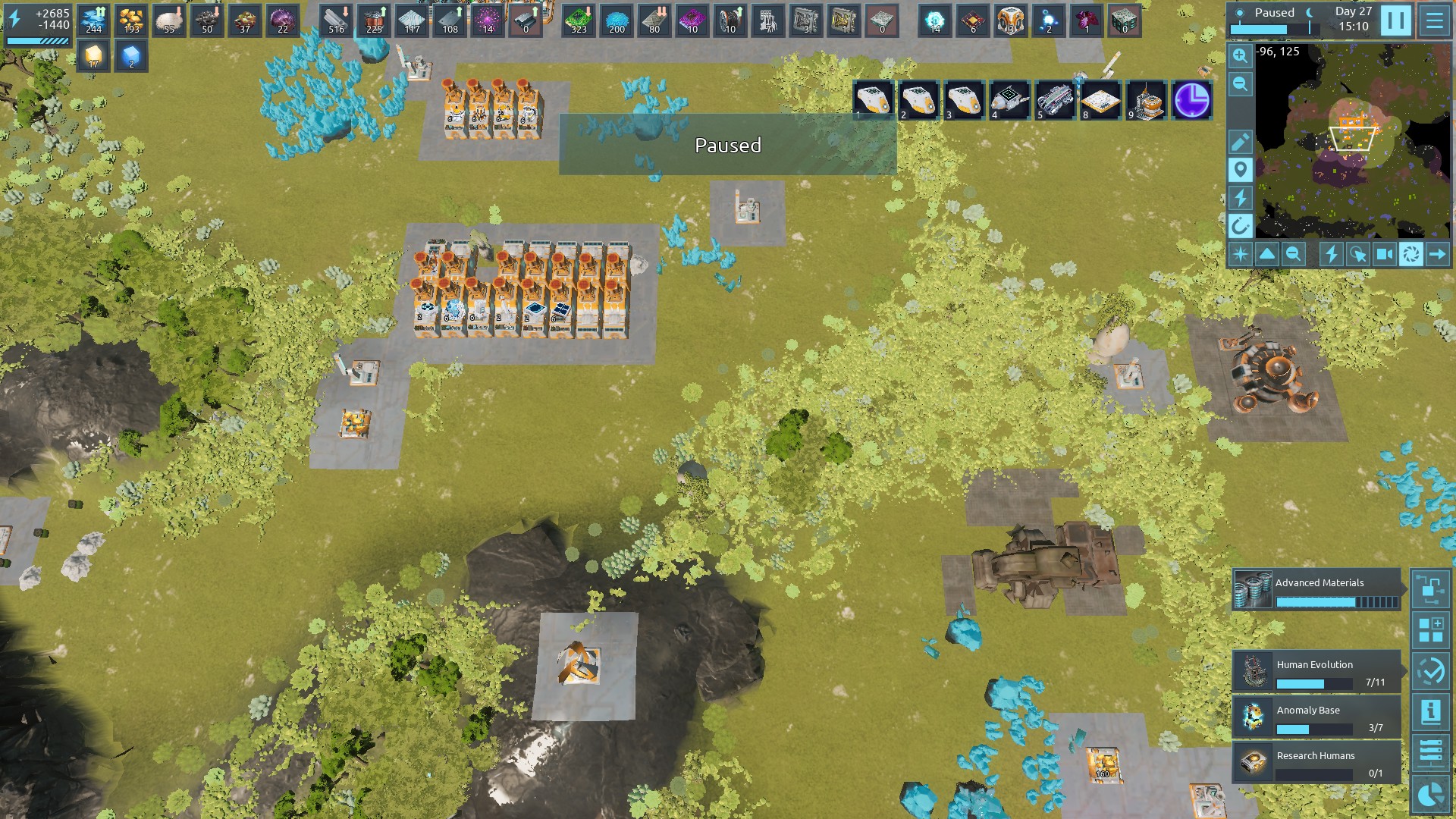
Task: Zoom out on the minimap
Action: click(1240, 83)
